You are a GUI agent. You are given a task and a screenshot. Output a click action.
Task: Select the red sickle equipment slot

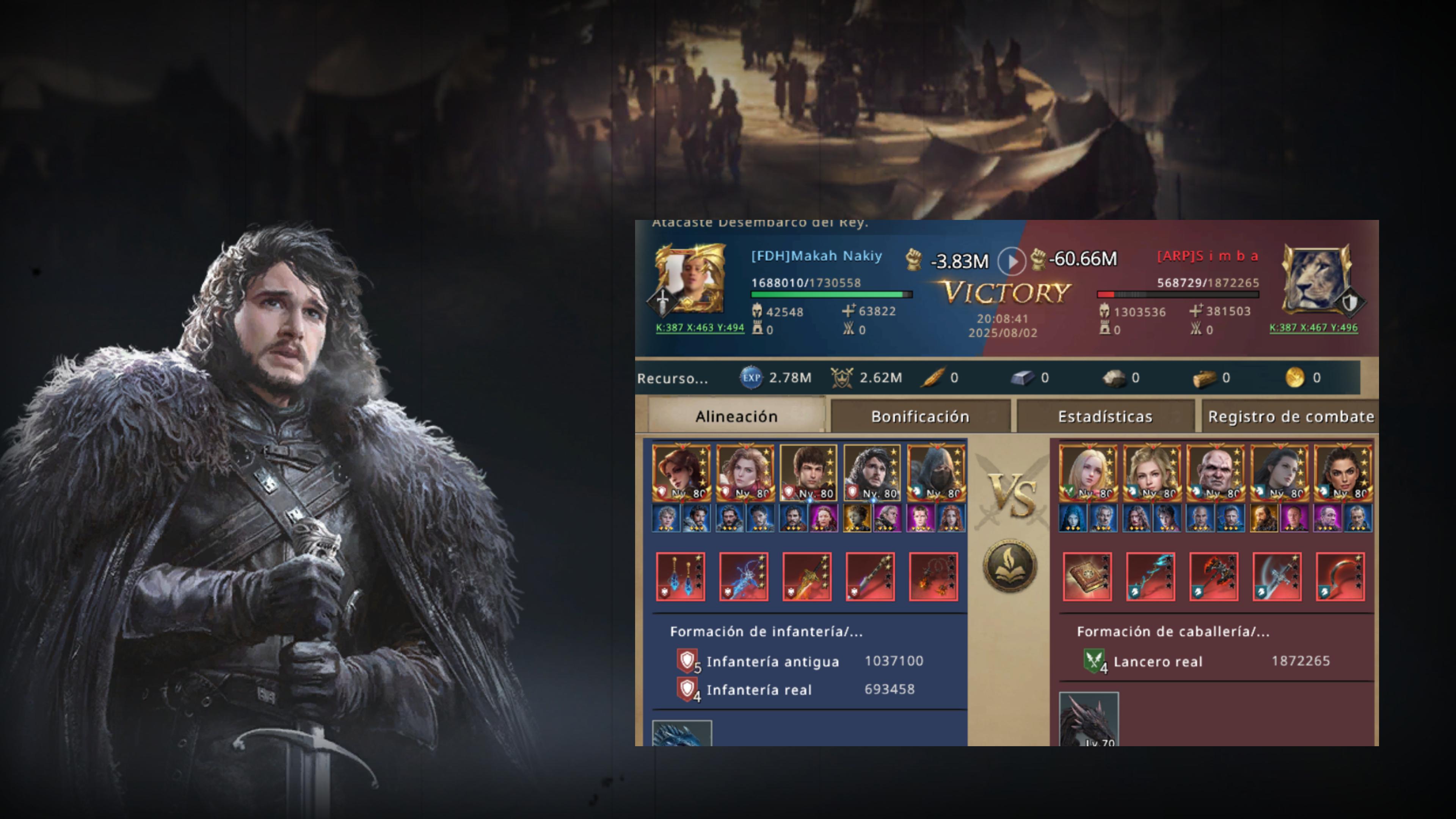[1340, 576]
